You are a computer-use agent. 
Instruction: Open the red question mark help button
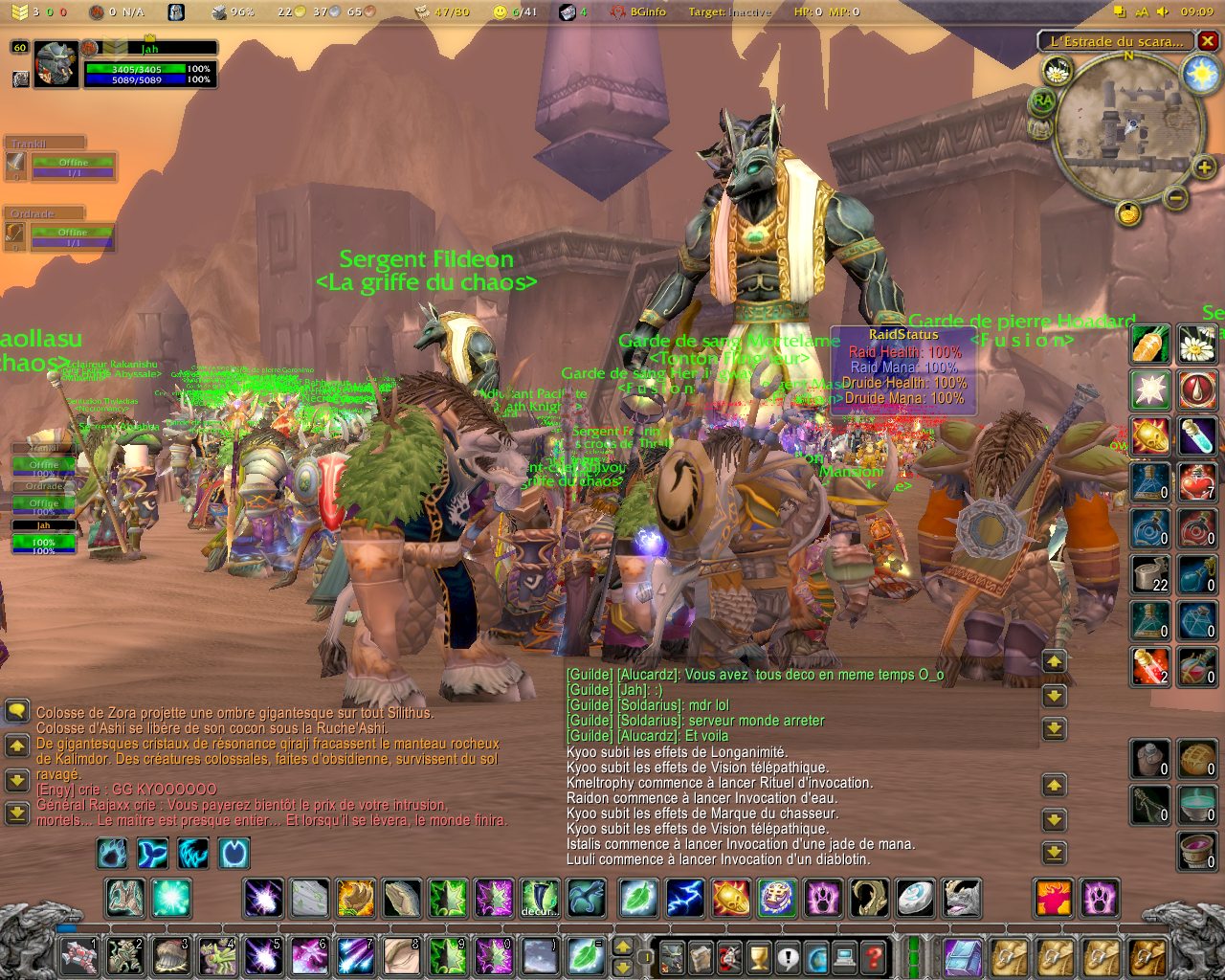[873, 956]
